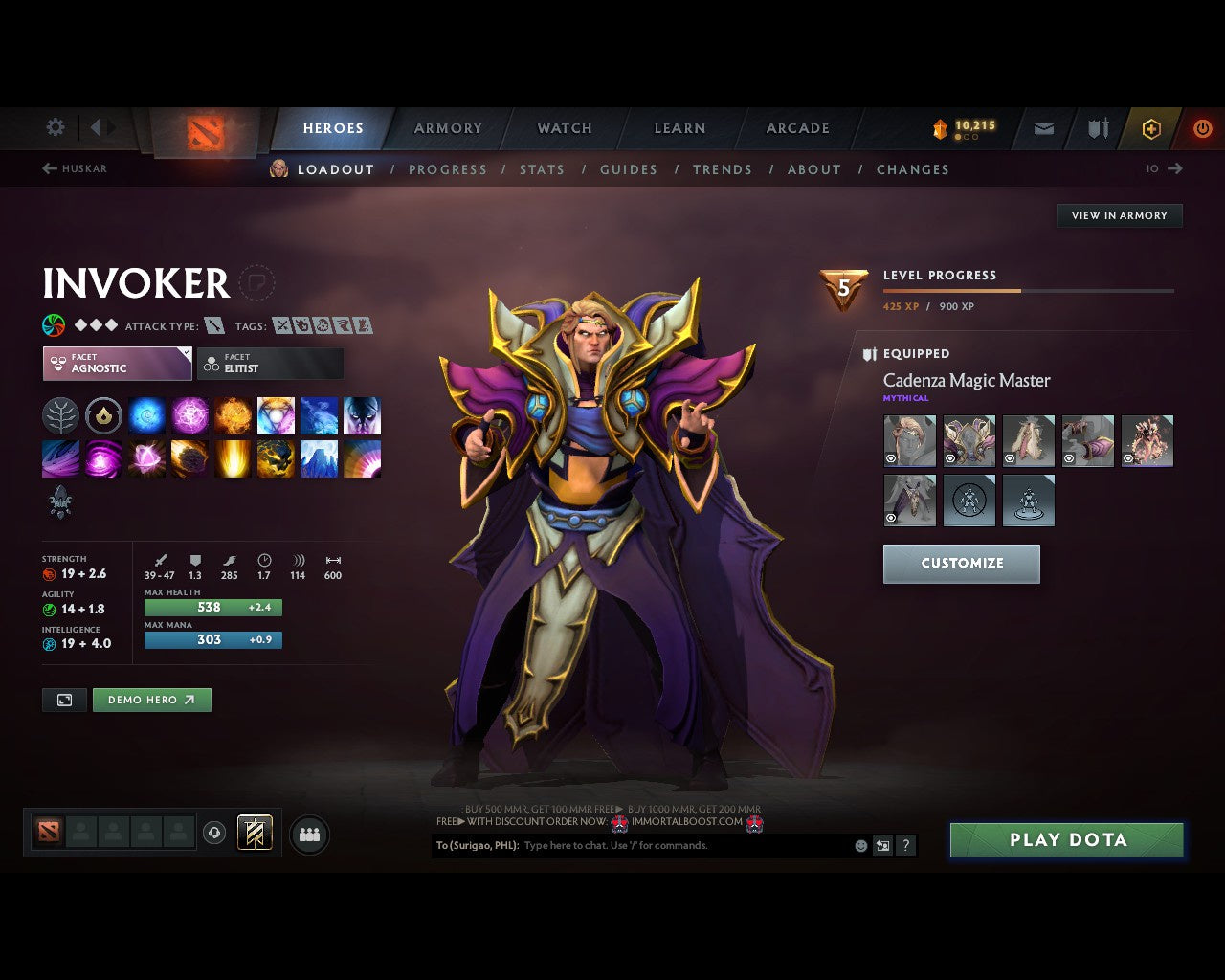
Task: Open the settings gear icon
Action: point(55,126)
